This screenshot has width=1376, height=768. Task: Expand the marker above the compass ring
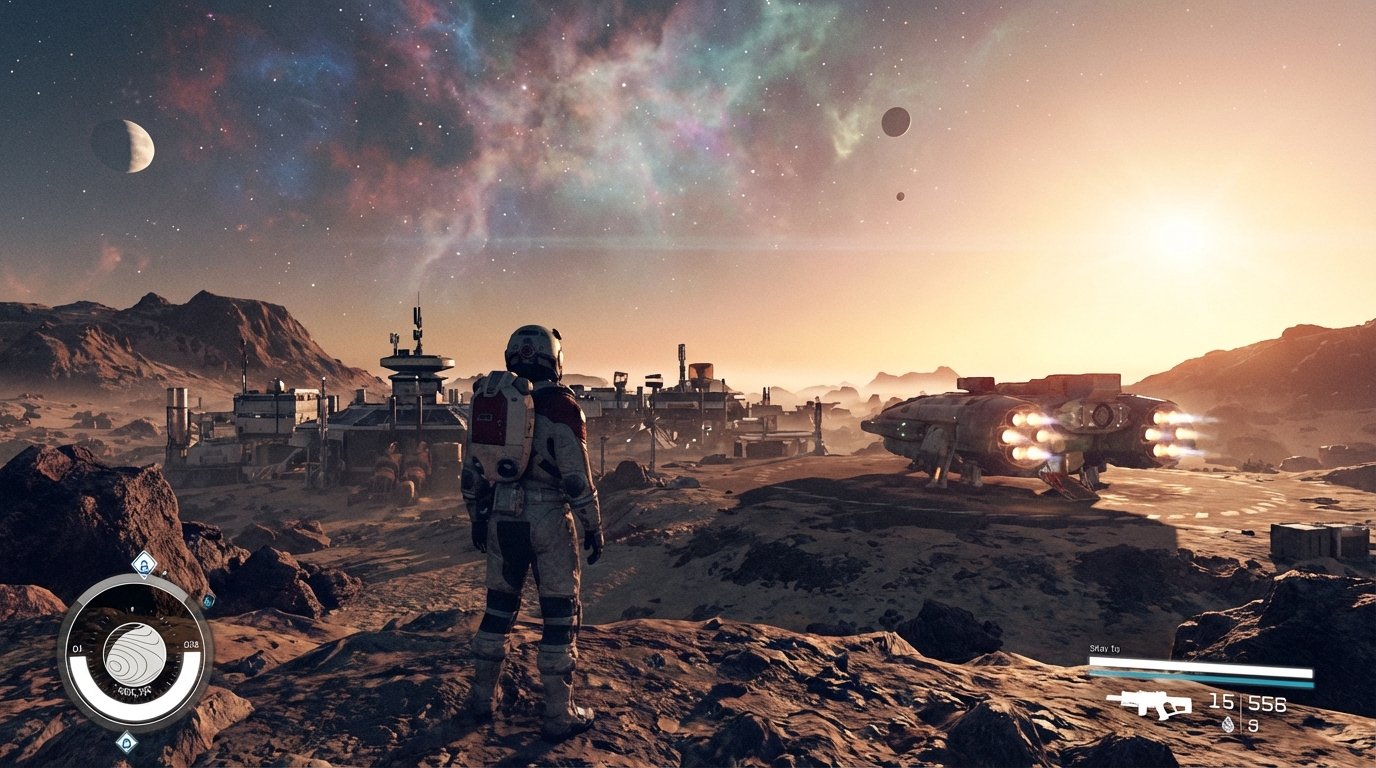(143, 565)
